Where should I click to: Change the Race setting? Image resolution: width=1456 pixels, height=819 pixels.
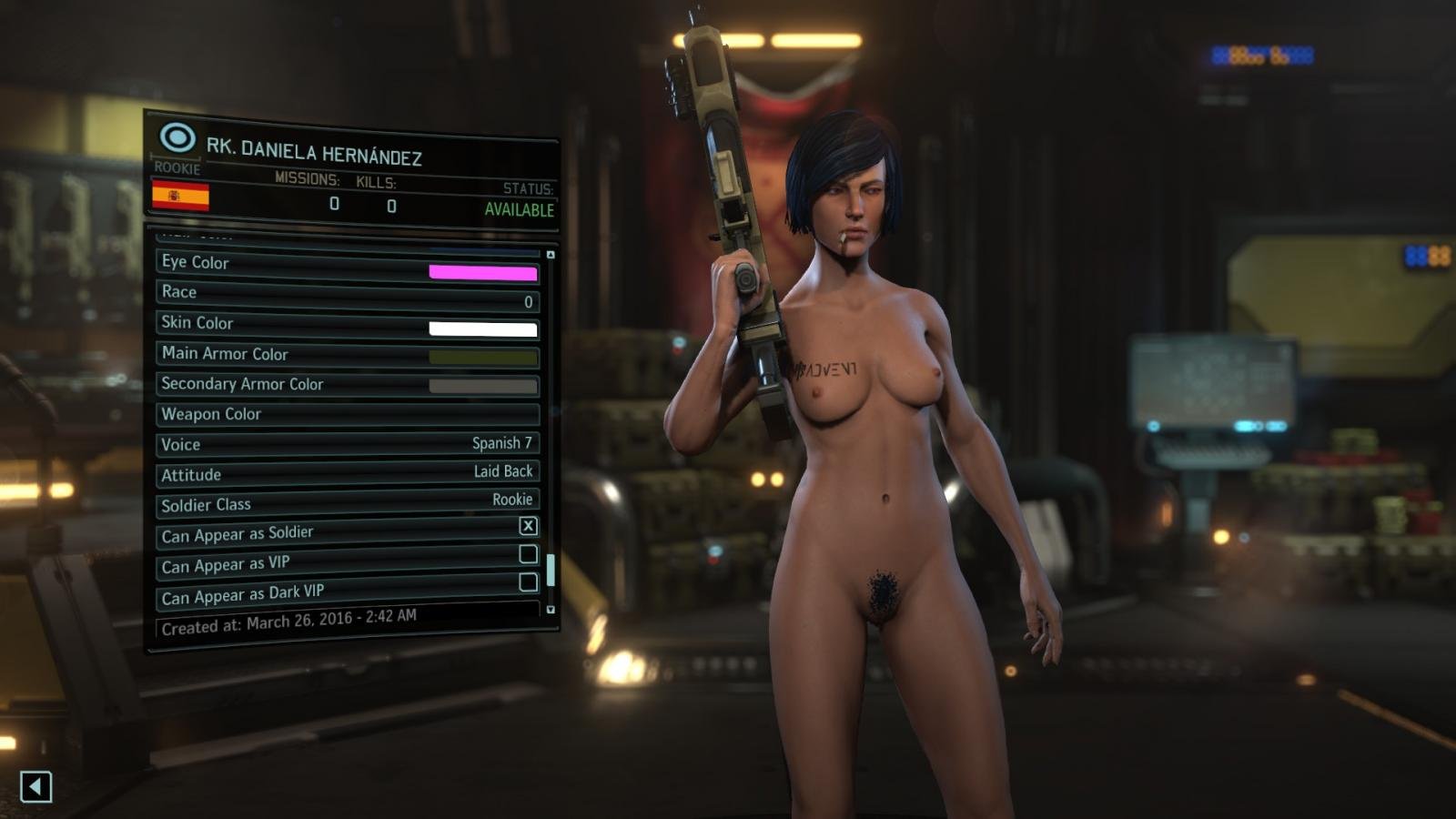click(348, 295)
